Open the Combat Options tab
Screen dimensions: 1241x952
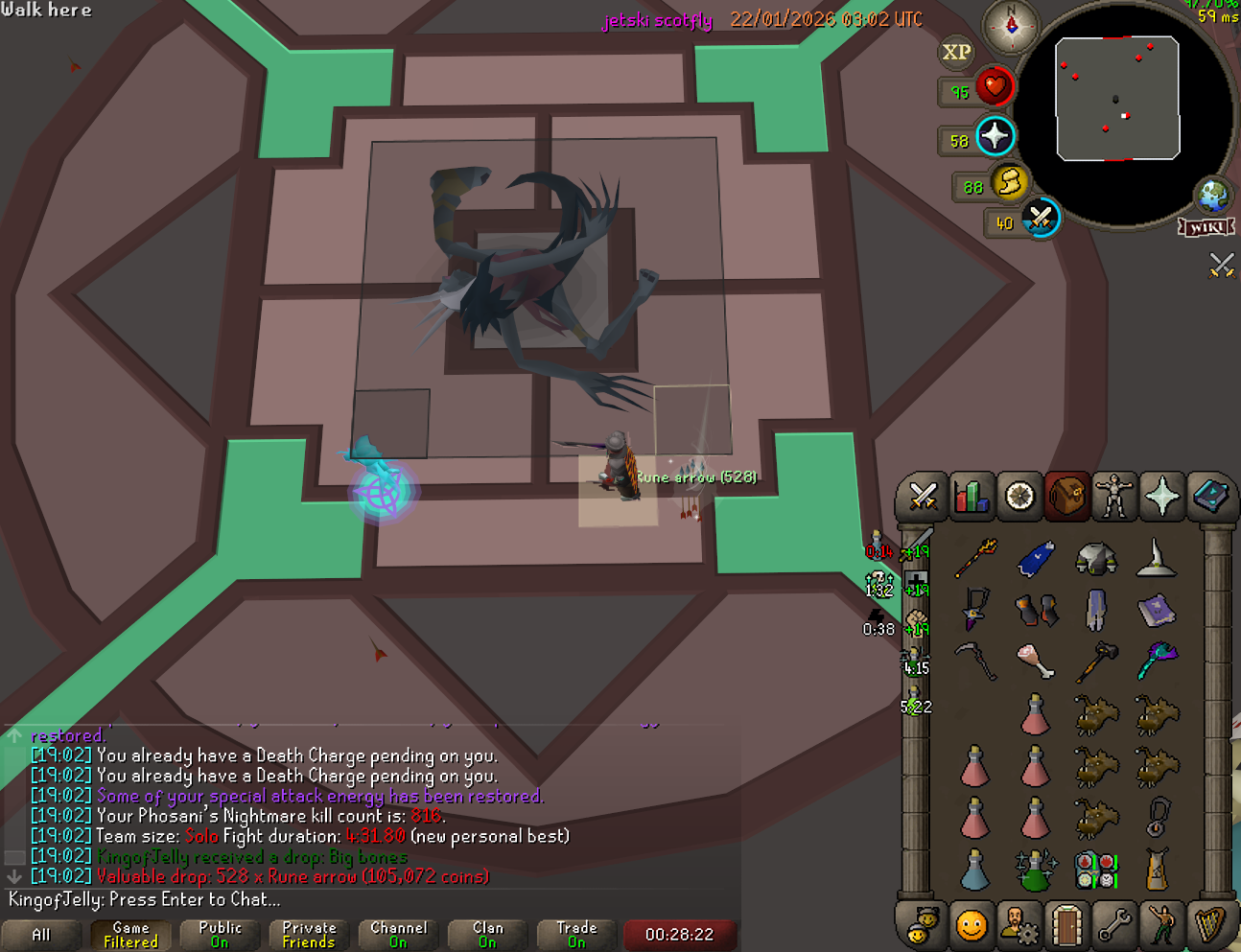[923, 497]
